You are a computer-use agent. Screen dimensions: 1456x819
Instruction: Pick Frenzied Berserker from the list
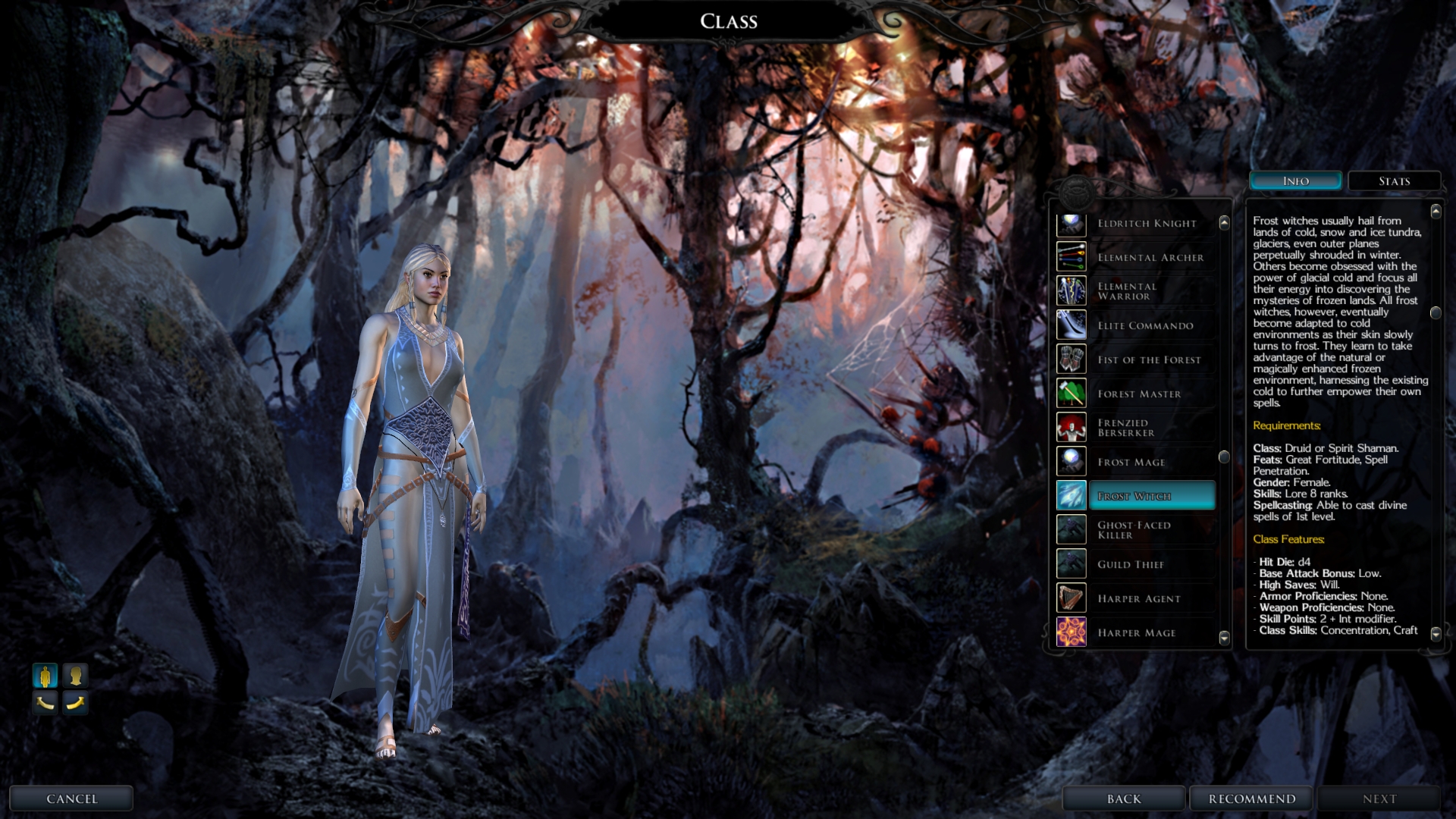click(1125, 428)
